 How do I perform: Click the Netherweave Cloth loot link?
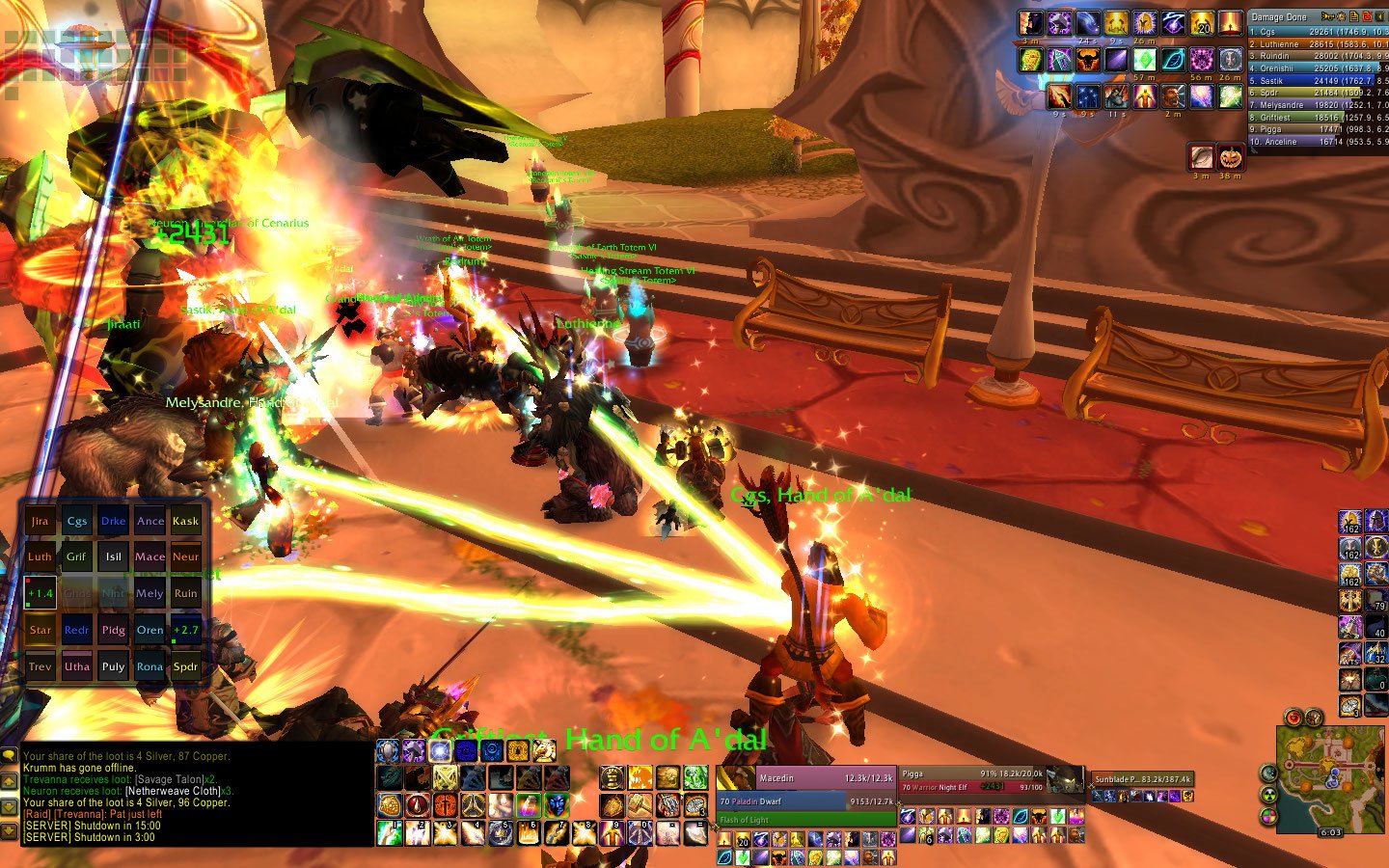[x=173, y=791]
